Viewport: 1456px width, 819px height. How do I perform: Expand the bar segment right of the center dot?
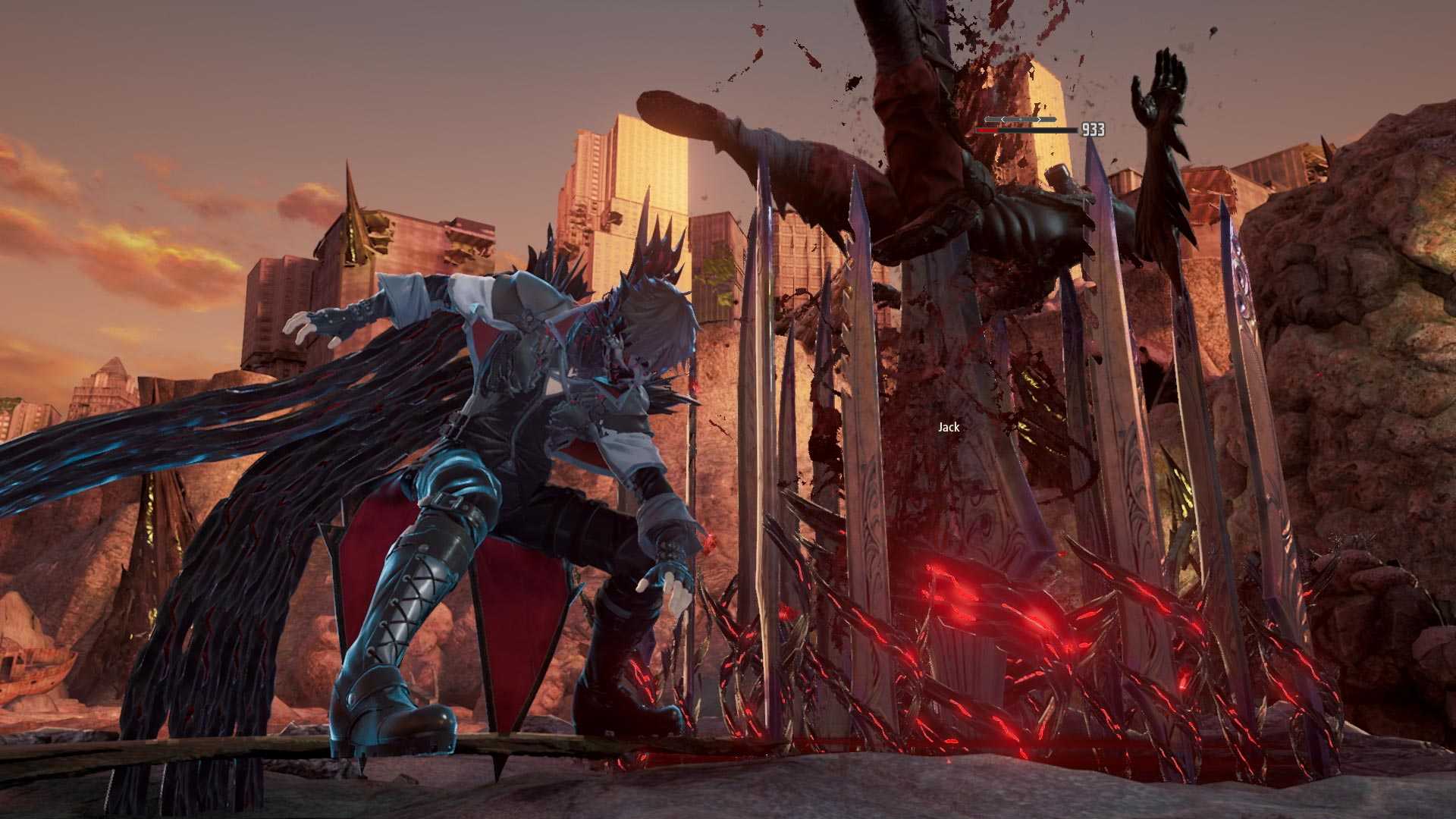[x=1030, y=119]
